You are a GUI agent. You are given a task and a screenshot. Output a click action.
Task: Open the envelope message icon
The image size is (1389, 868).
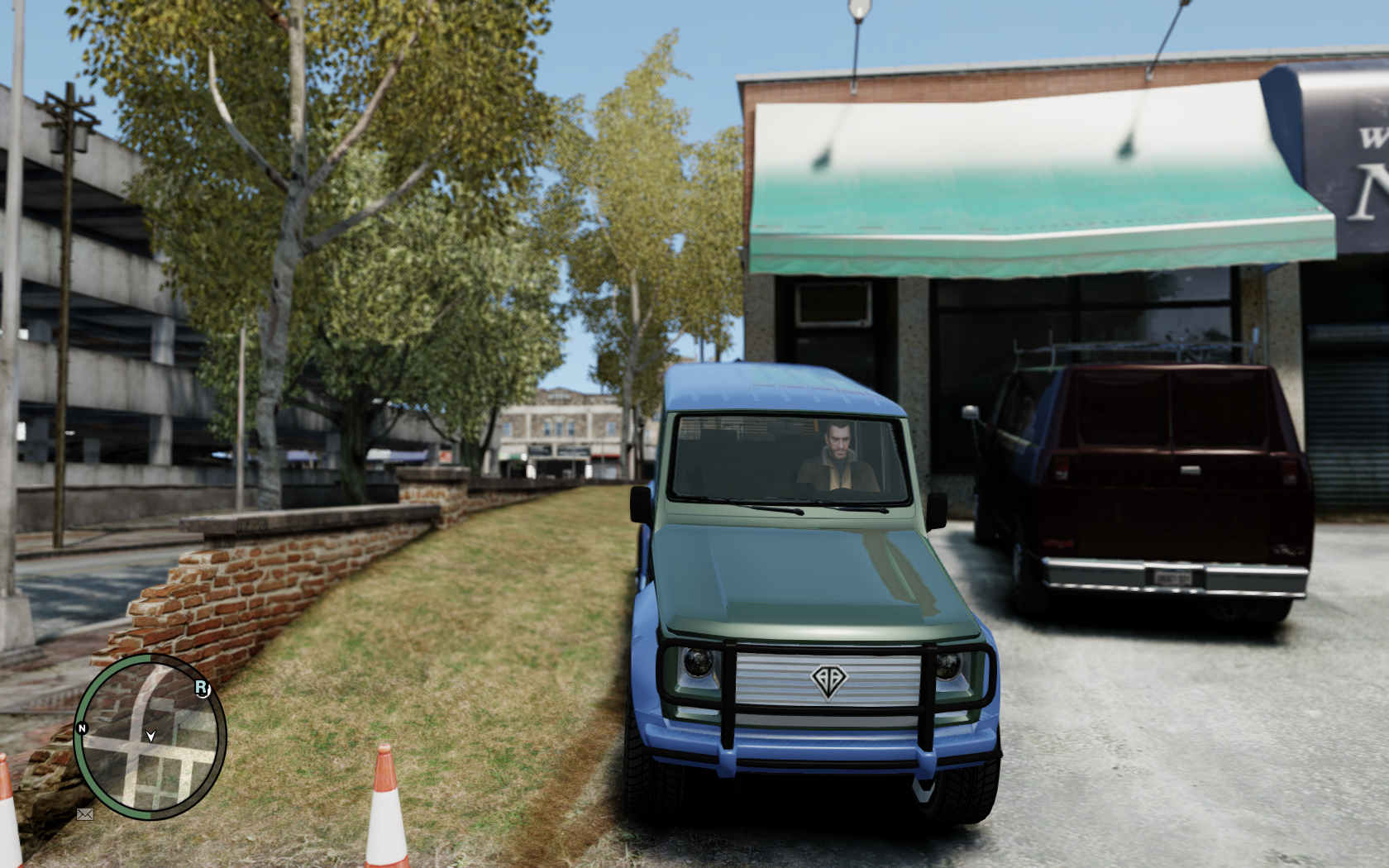pyautogui.click(x=84, y=814)
